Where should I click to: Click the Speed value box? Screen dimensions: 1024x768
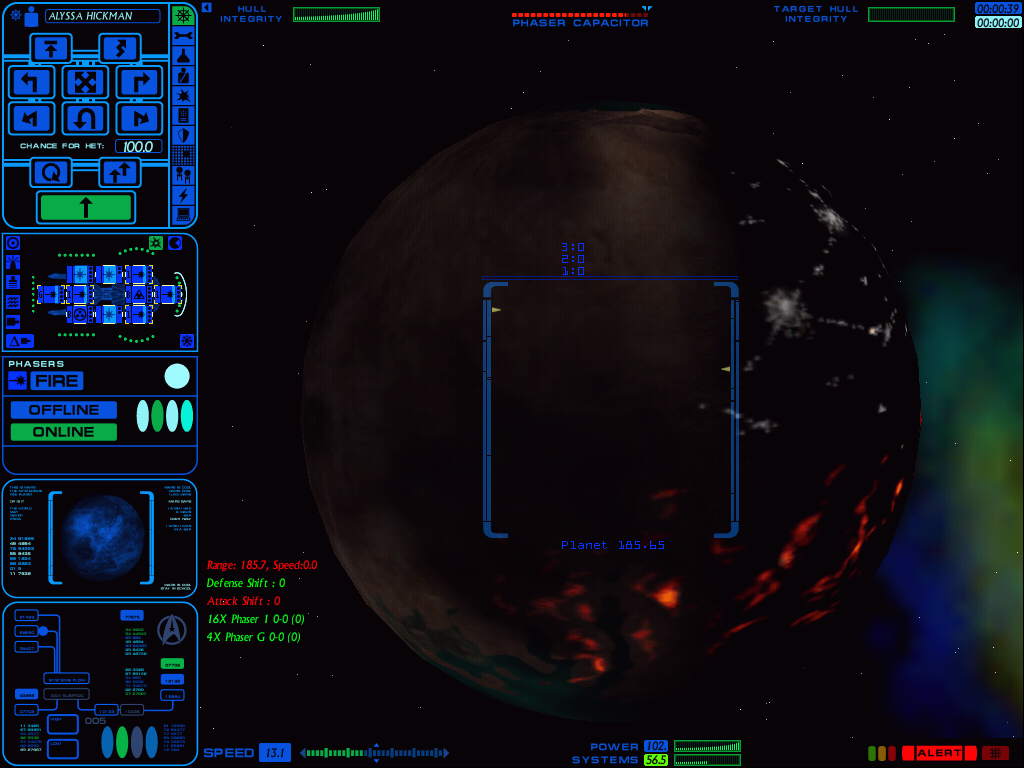click(274, 753)
